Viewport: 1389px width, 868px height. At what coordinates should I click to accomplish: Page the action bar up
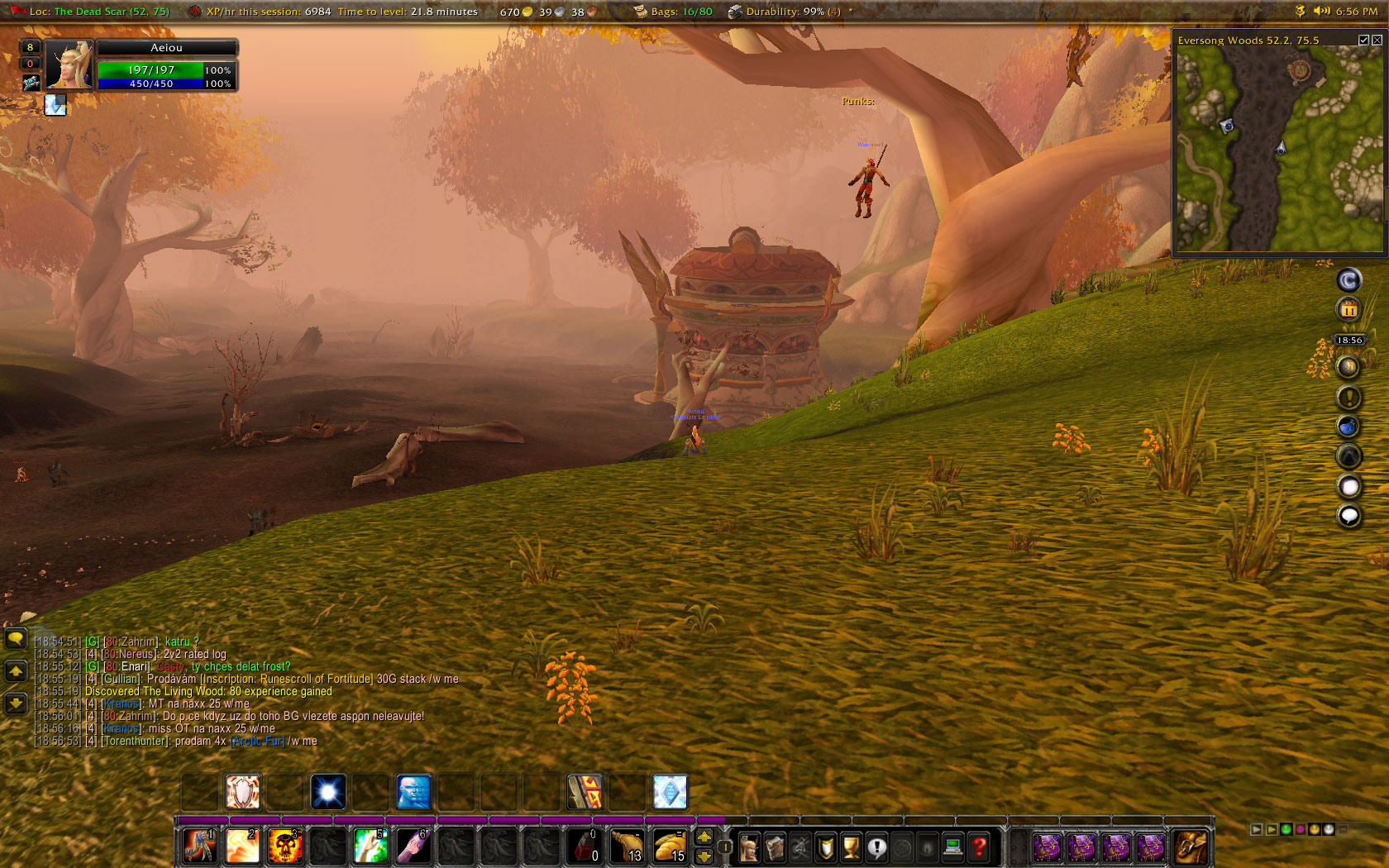[704, 837]
